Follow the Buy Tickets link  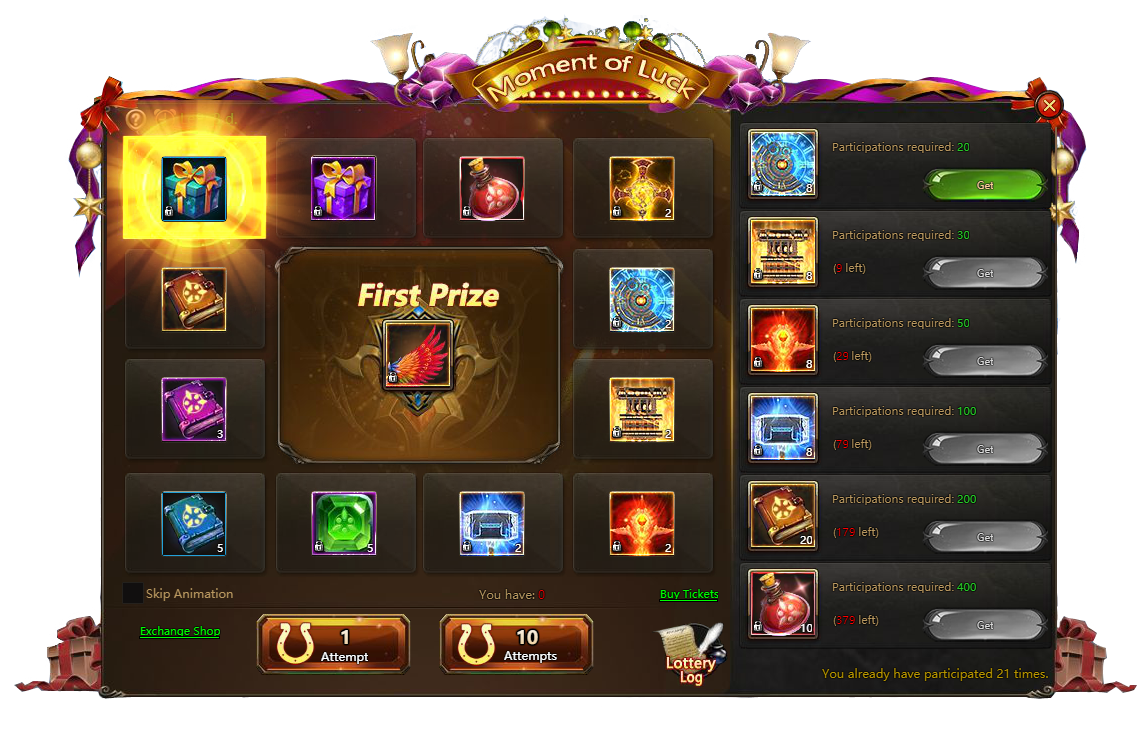click(689, 594)
